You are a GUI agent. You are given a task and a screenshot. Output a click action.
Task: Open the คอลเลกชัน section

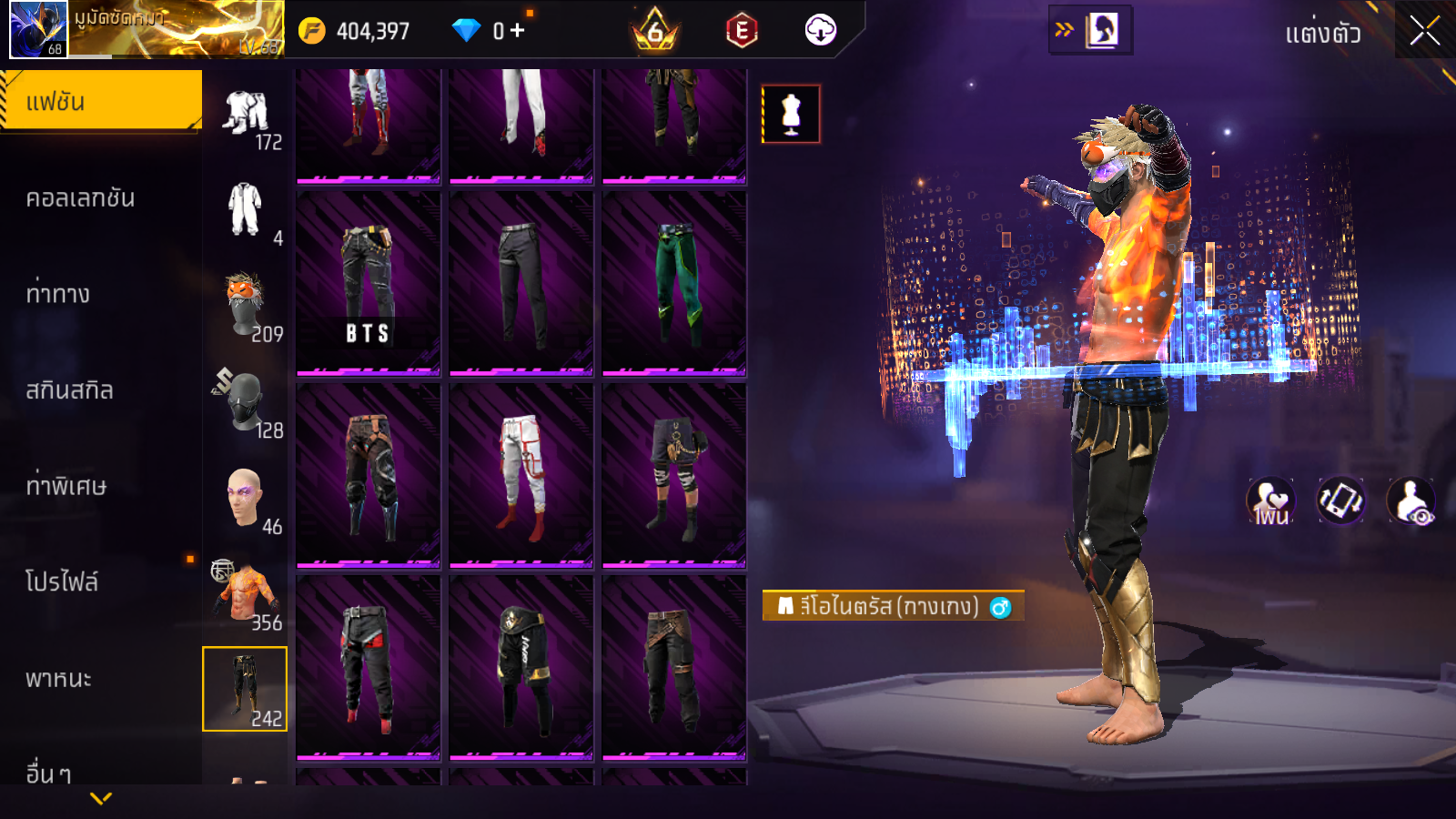[x=81, y=198]
